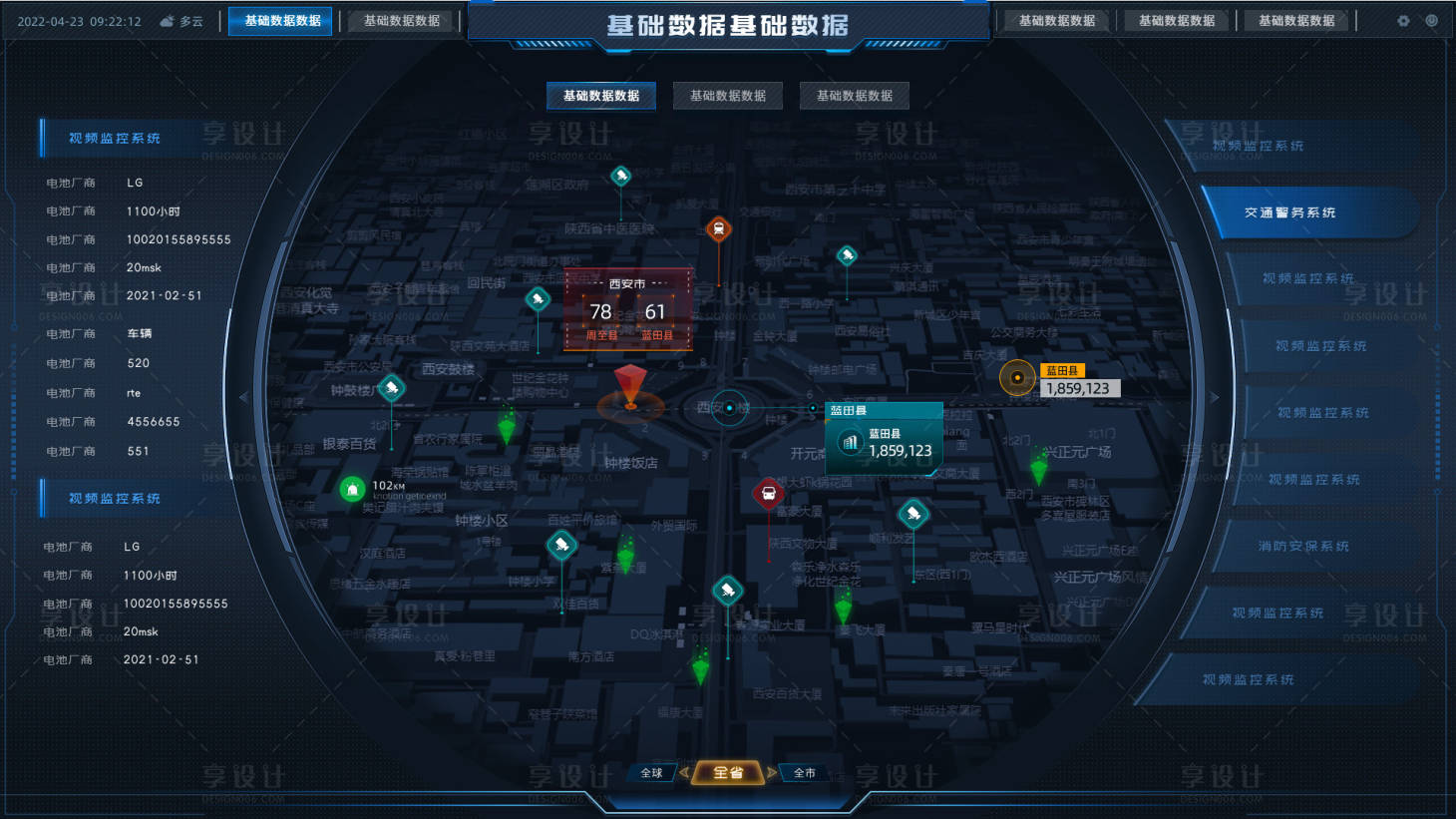Click the left map edge arrow control
The width and height of the screenshot is (1456, 819).
pos(242,396)
